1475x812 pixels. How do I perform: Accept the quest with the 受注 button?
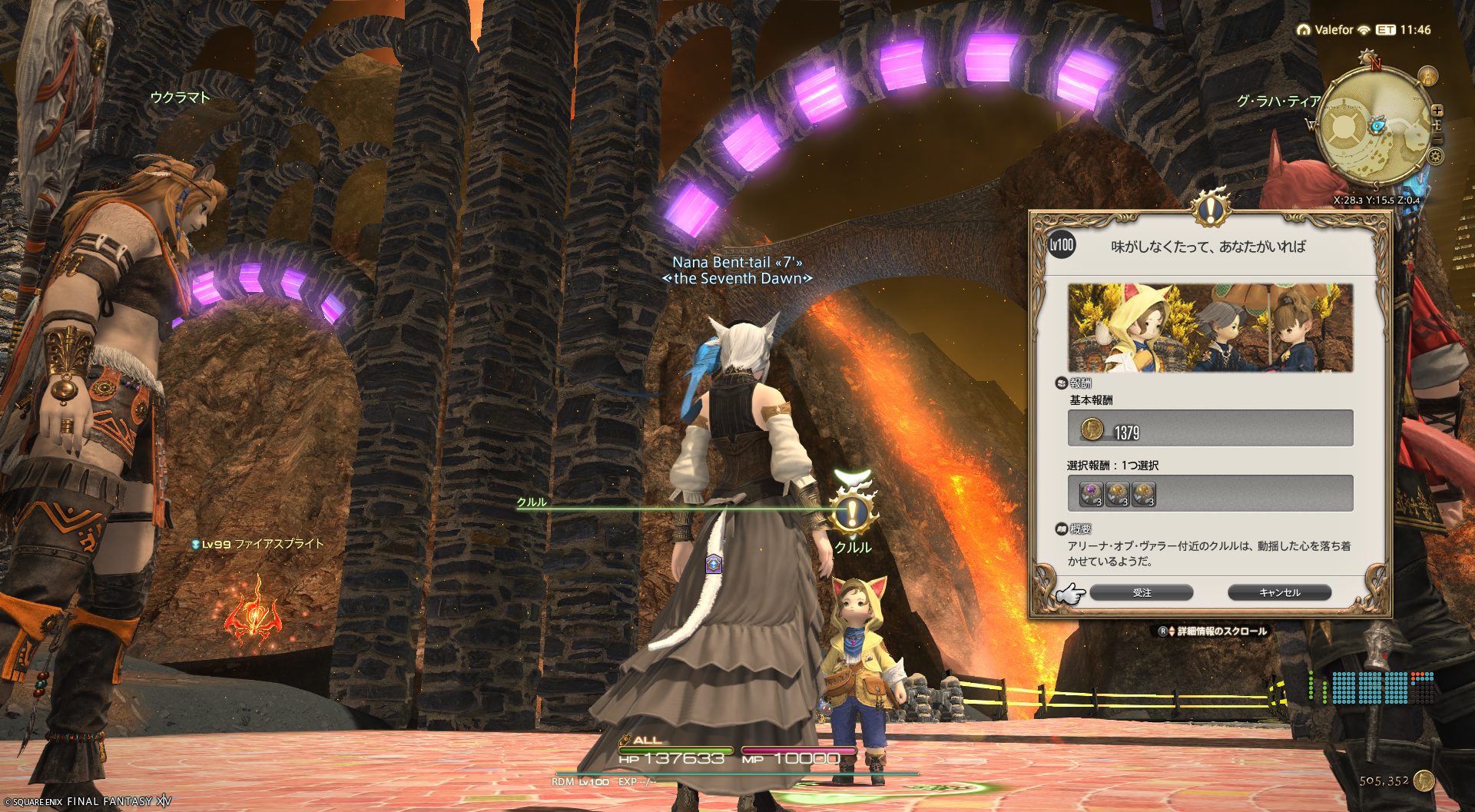[1141, 592]
